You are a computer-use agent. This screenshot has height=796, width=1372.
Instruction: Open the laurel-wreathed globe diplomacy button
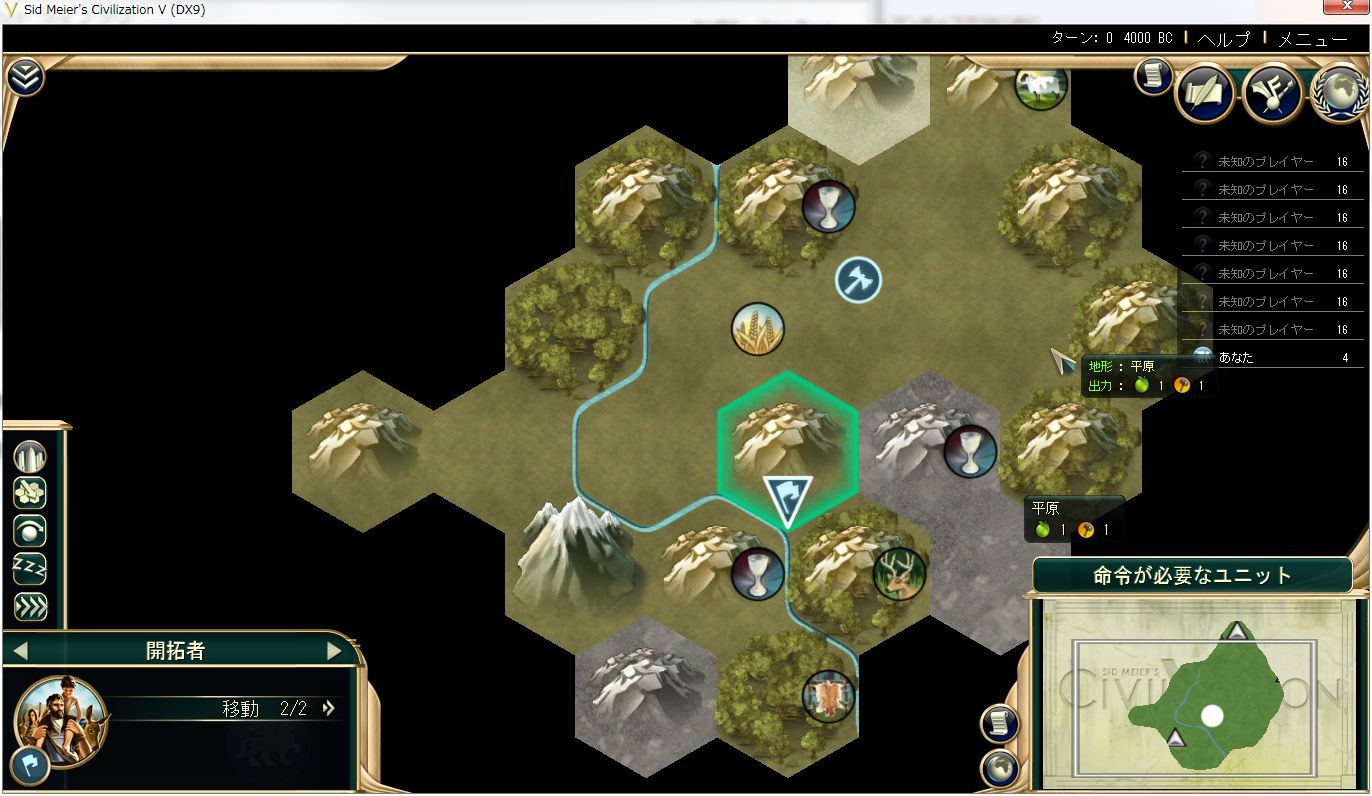click(1340, 94)
